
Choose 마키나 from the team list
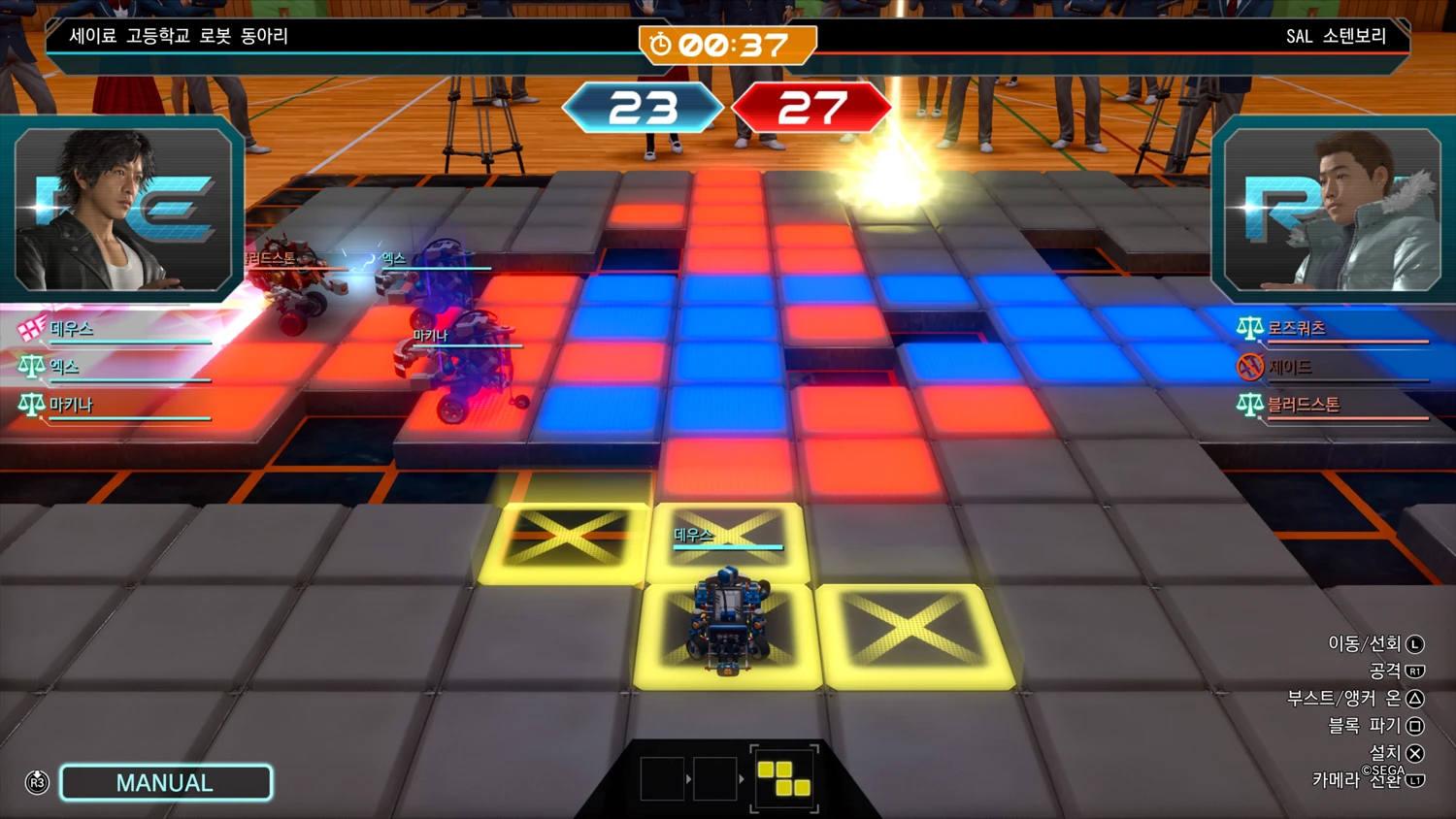[x=71, y=405]
